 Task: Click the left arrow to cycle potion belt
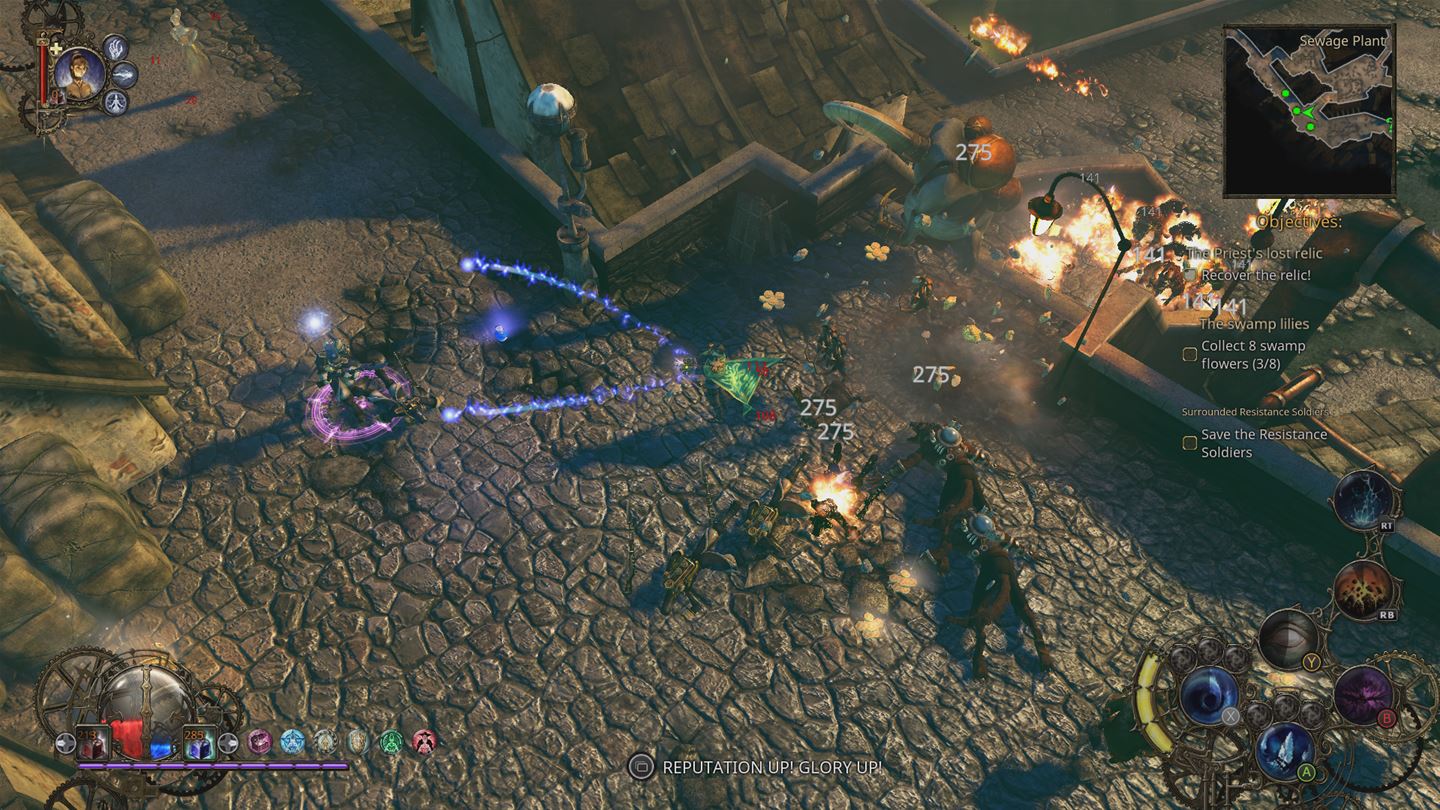tap(66, 745)
